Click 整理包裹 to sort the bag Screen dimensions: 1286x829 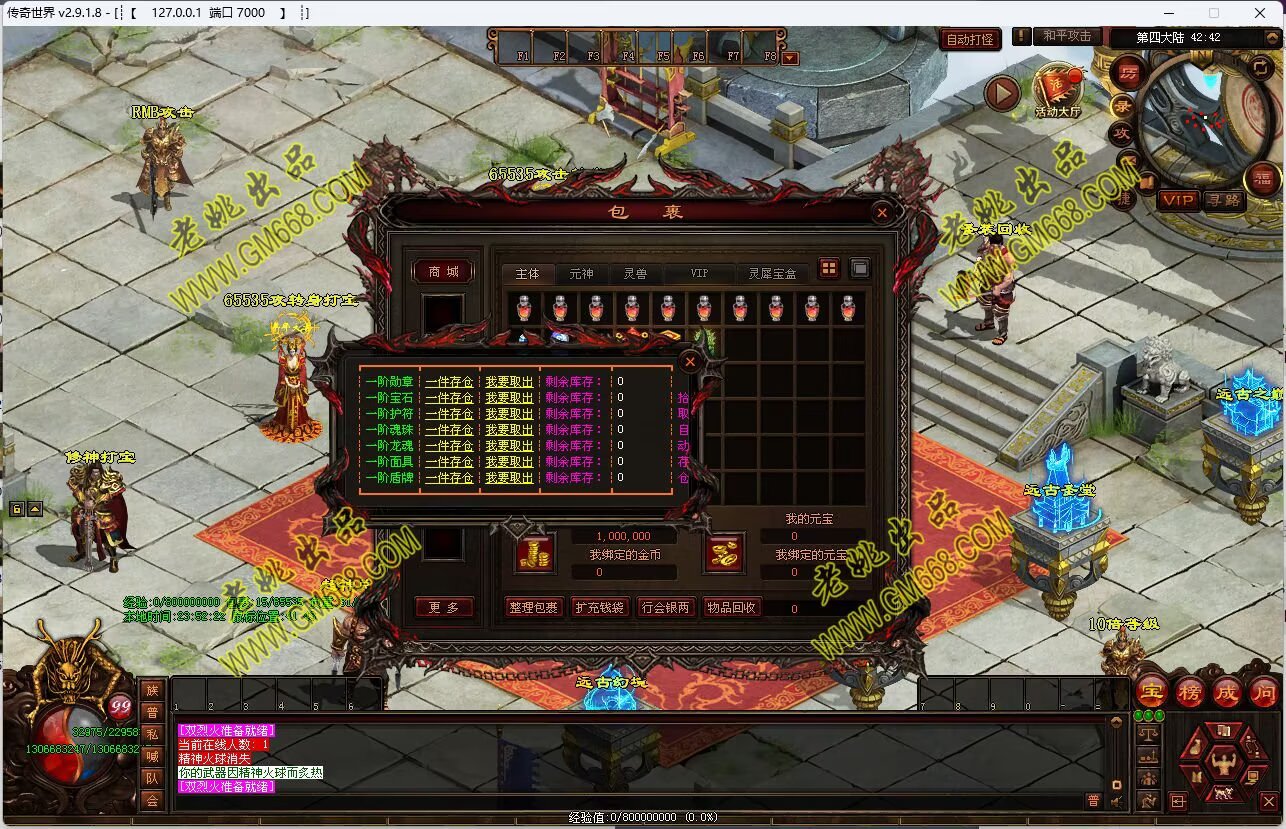[x=533, y=607]
